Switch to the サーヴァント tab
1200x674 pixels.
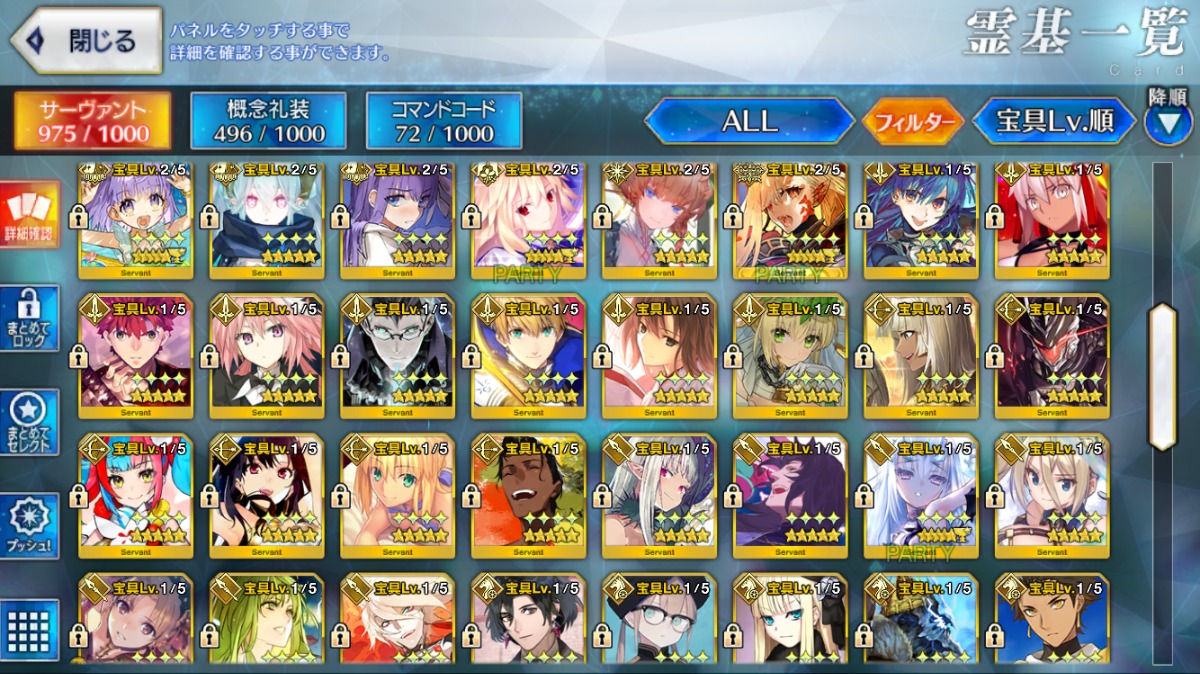(92, 121)
